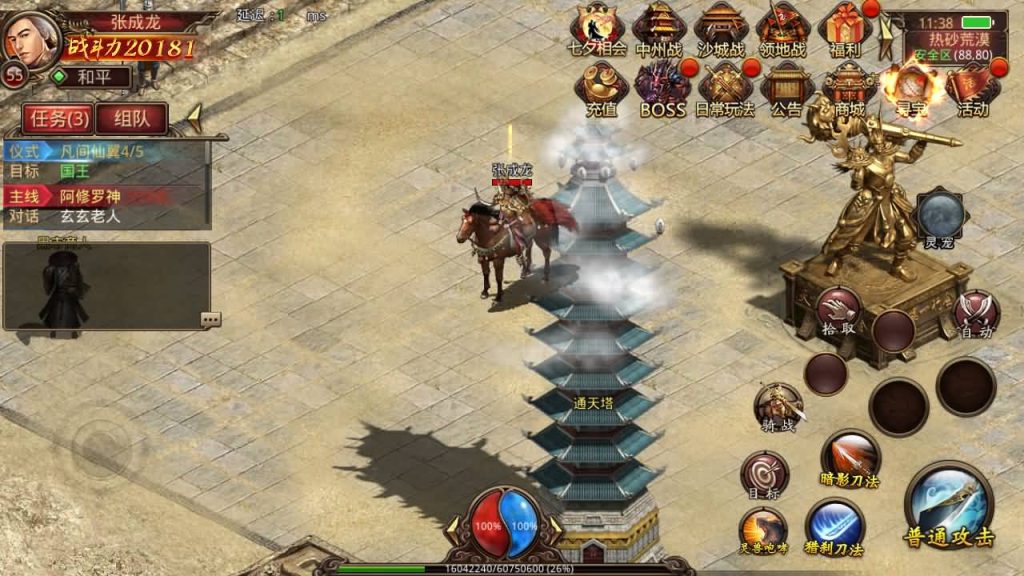Open the 中州战 battle icon

(x=659, y=28)
